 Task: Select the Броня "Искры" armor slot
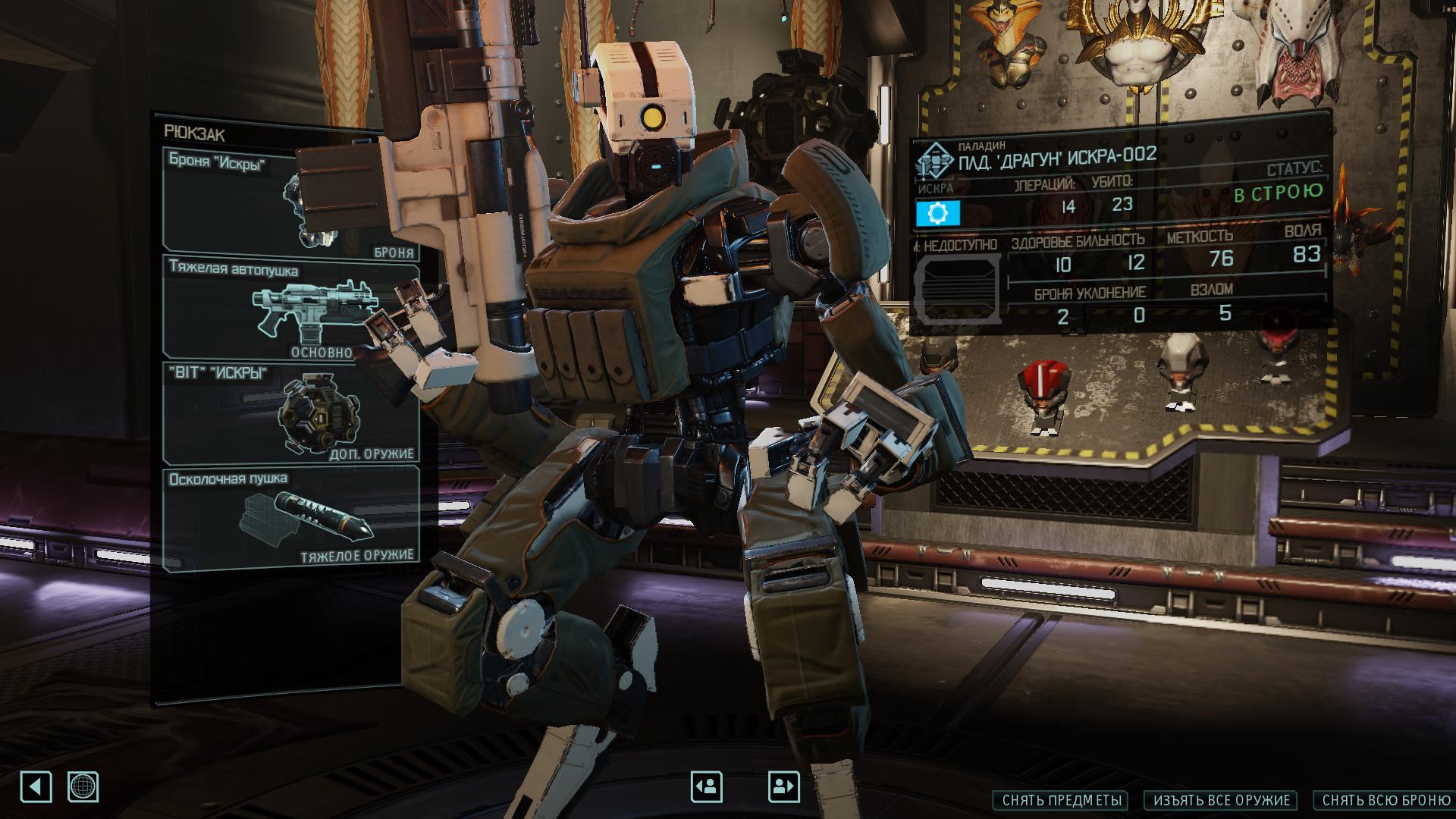(x=292, y=203)
